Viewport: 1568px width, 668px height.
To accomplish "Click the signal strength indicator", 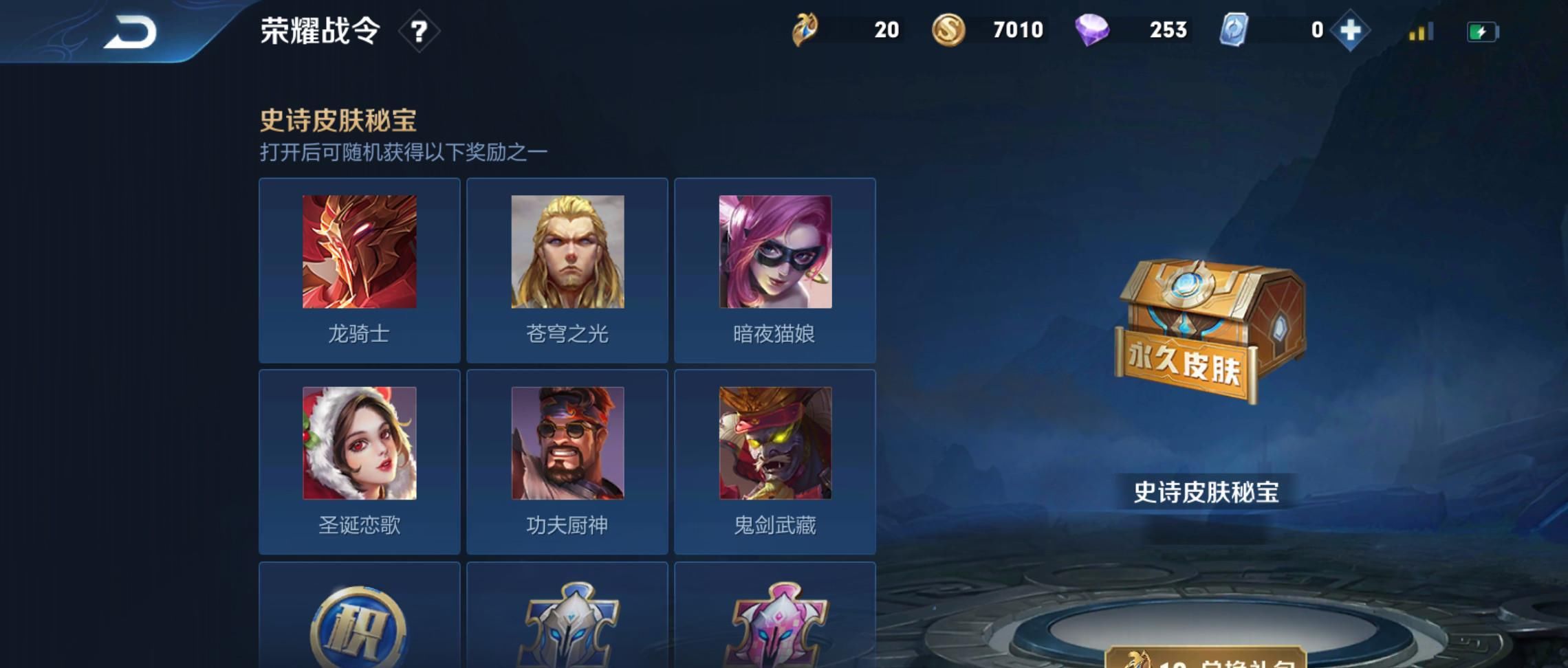I will [1419, 31].
